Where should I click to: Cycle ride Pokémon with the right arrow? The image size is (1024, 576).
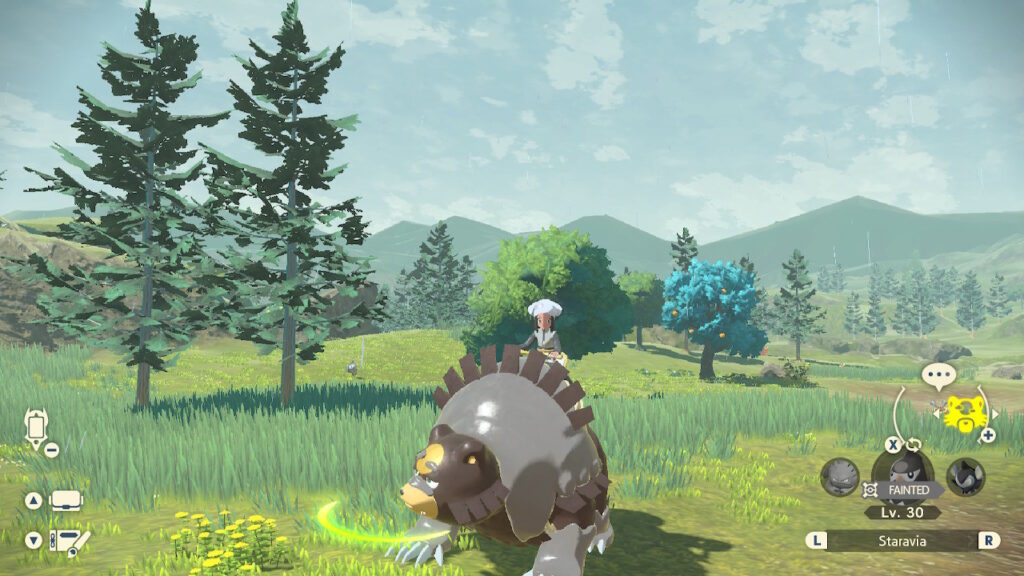pyautogui.click(x=995, y=413)
